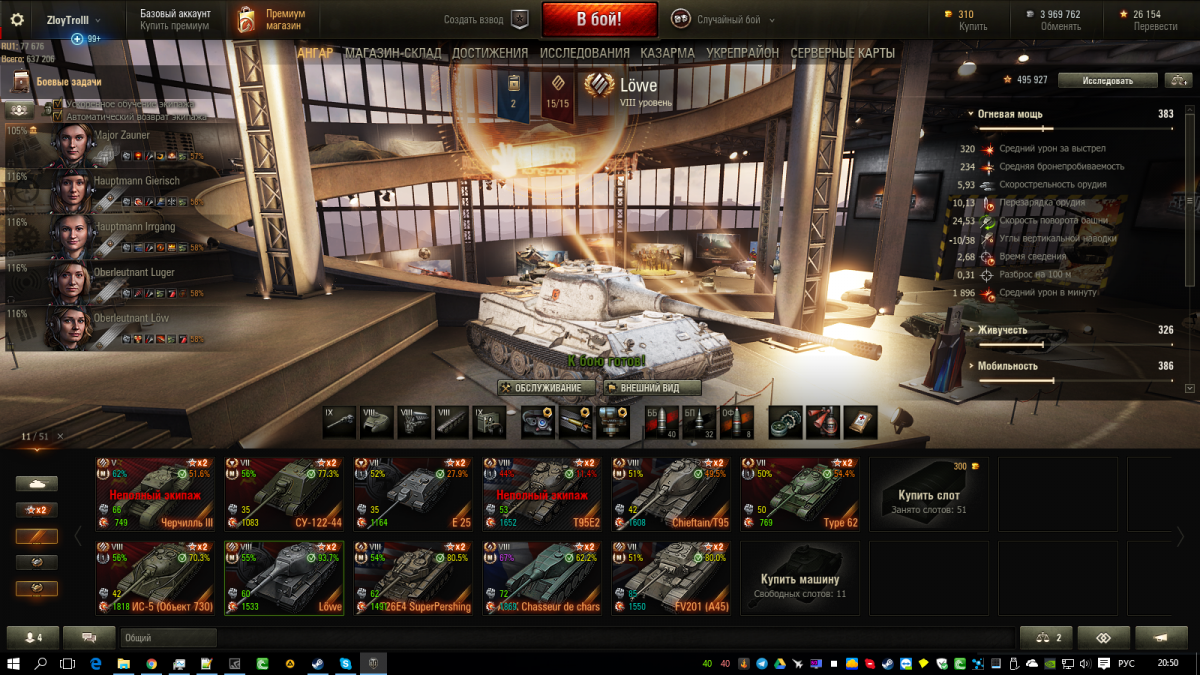Open the Премиум магазин

pyautogui.click(x=270, y=19)
